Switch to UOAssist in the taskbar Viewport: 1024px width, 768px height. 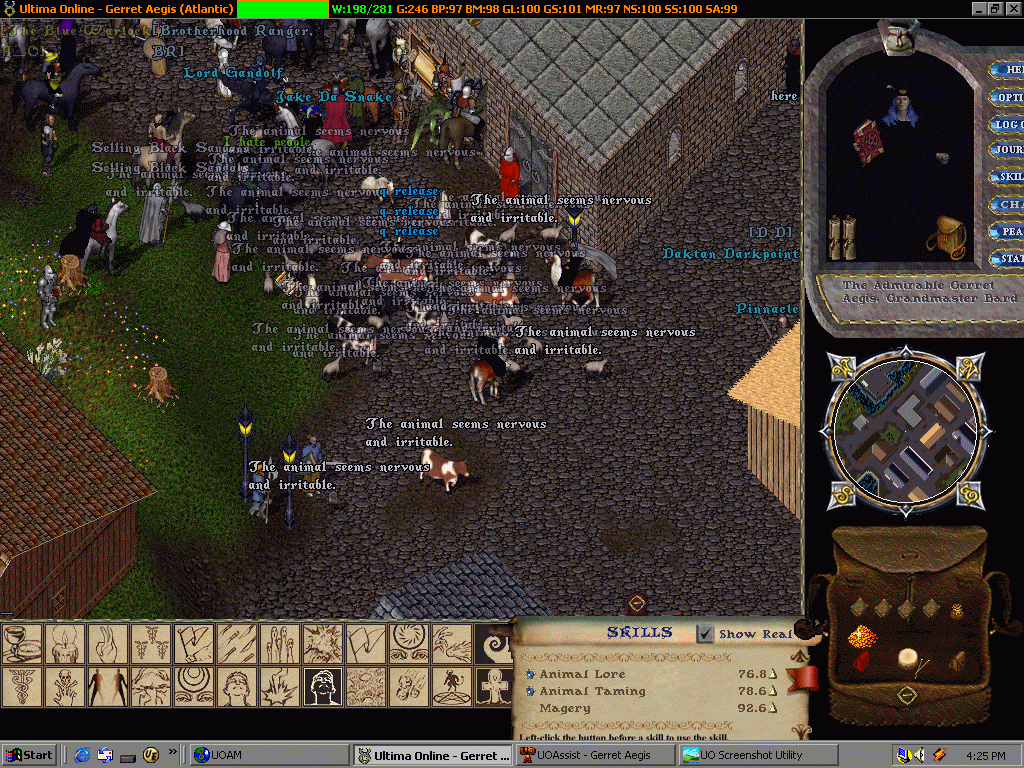pos(595,755)
